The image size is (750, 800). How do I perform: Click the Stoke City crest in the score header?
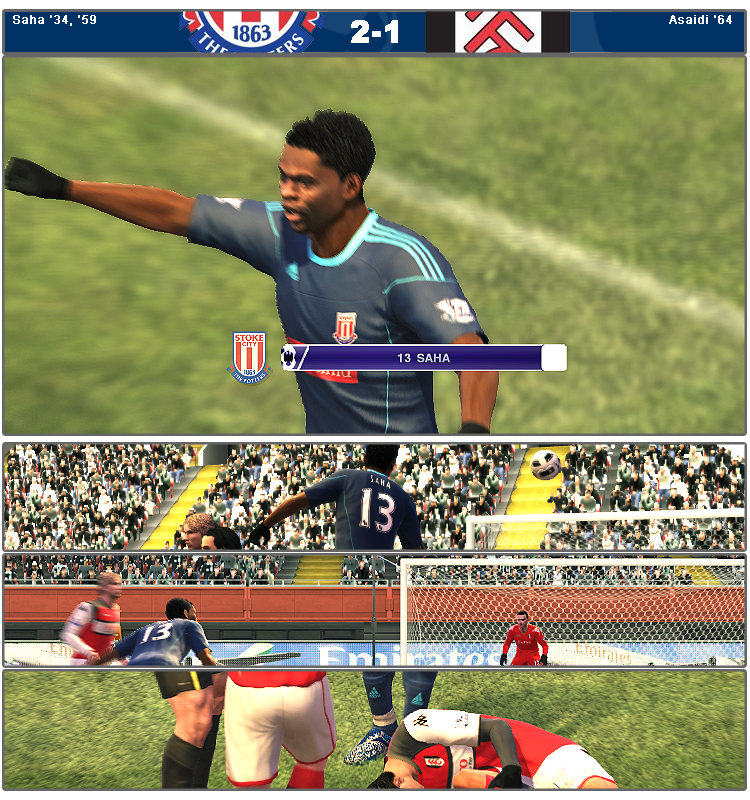tap(250, 31)
